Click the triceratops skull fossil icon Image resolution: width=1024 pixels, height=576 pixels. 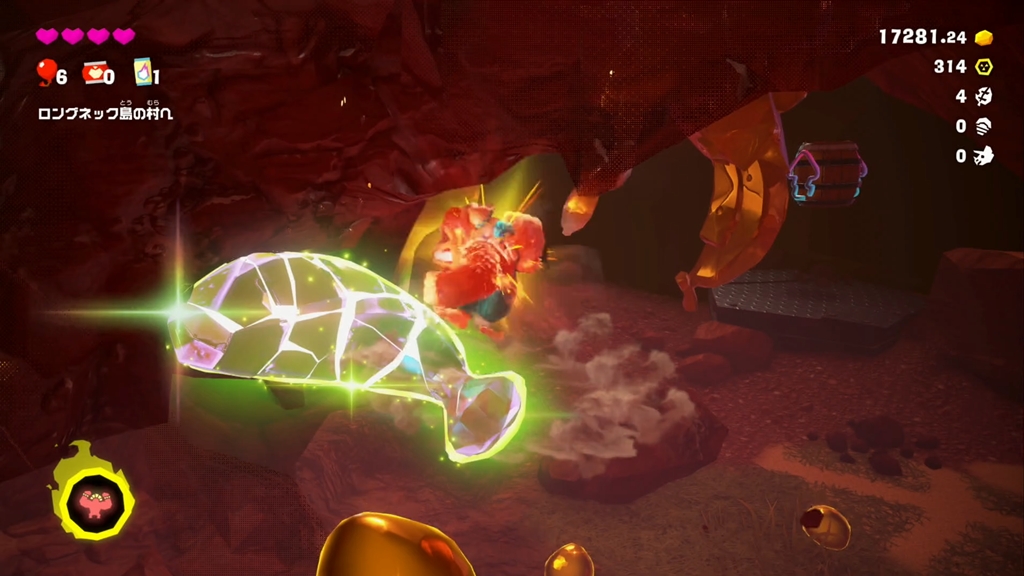(x=984, y=156)
